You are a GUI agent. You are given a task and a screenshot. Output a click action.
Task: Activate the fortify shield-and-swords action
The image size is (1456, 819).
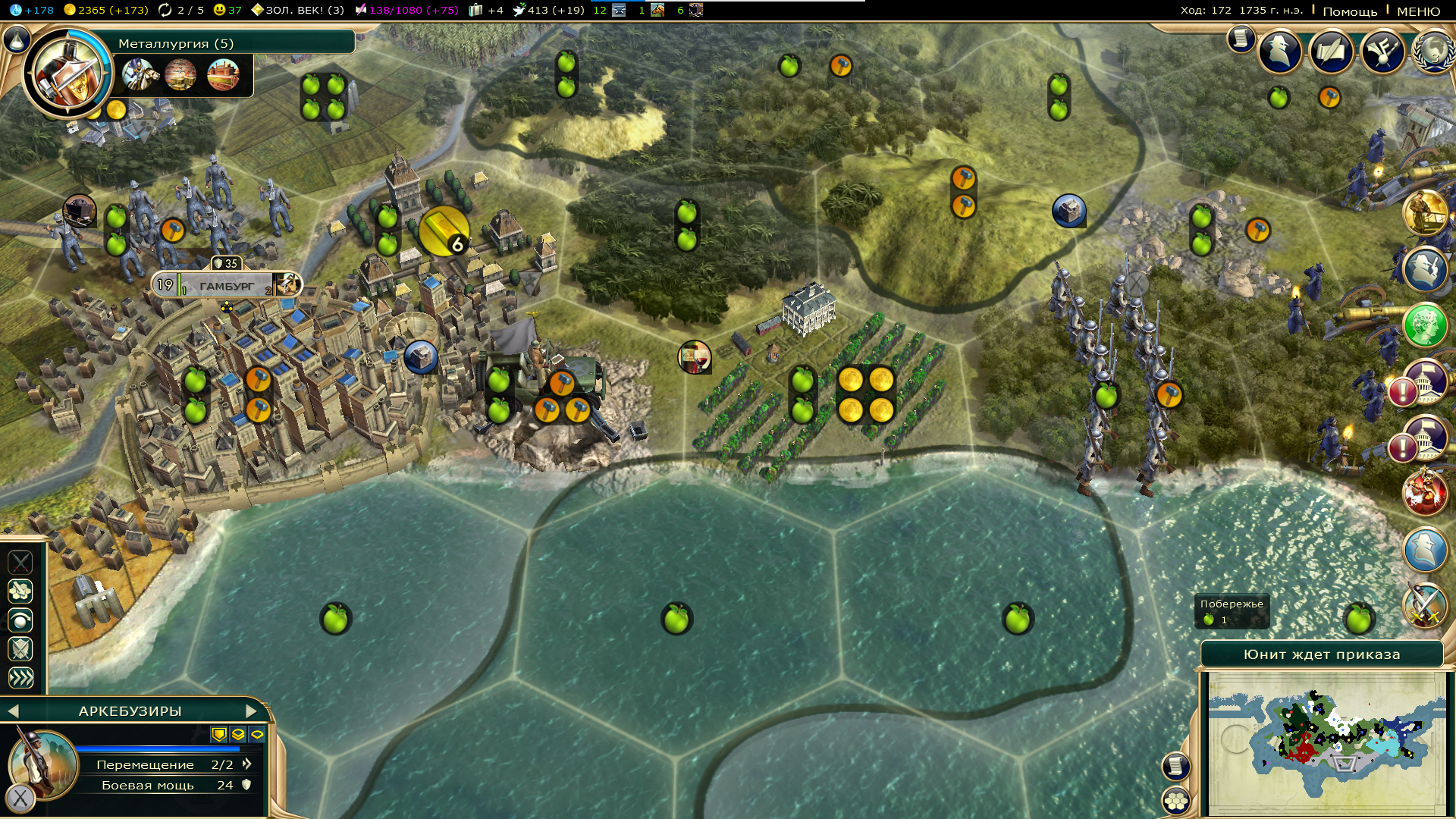20,649
